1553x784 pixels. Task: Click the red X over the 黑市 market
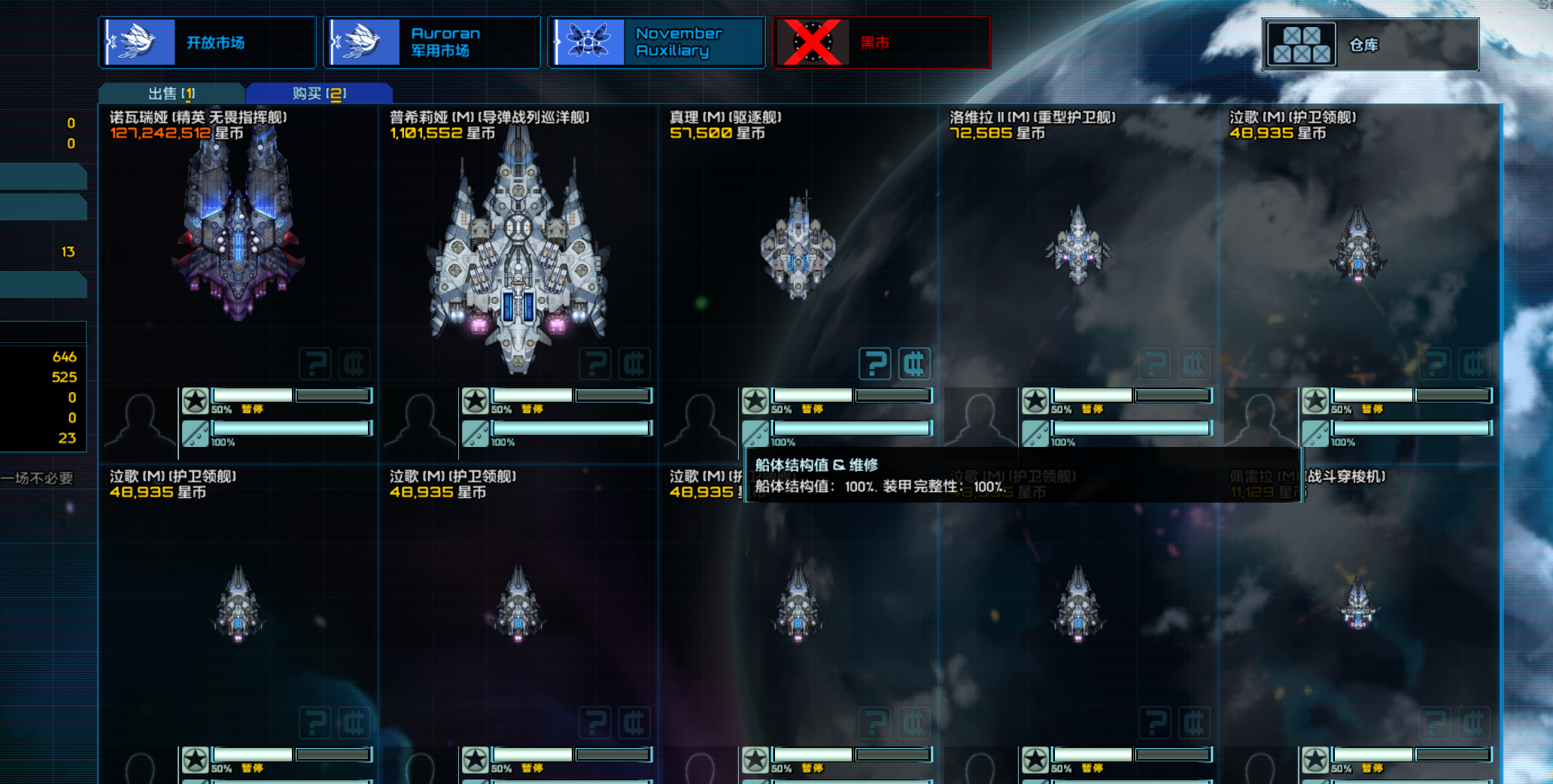click(812, 43)
